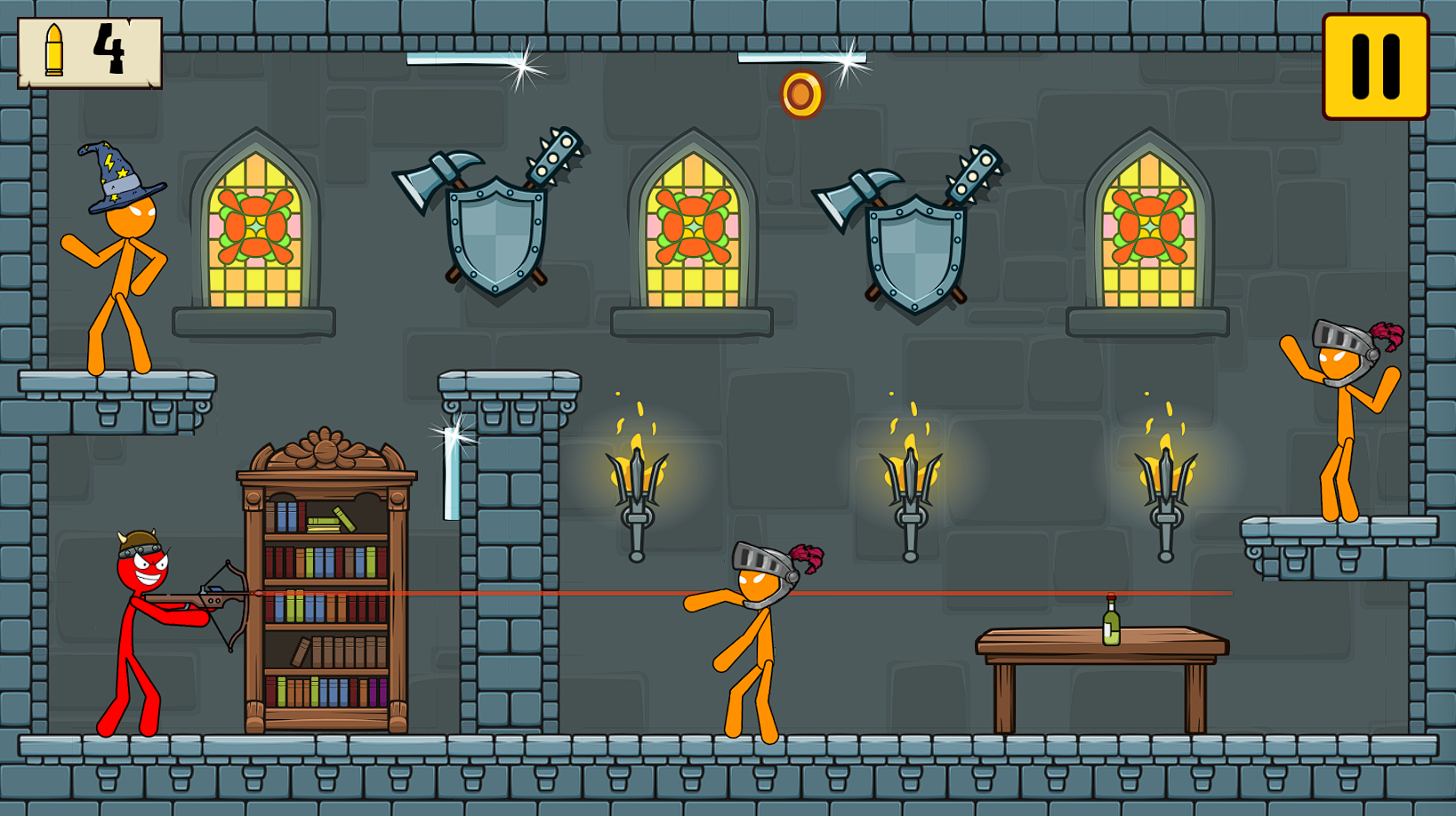This screenshot has width=1456, height=816.
Task: Click the rightmost stained glass window
Action: [1147, 227]
